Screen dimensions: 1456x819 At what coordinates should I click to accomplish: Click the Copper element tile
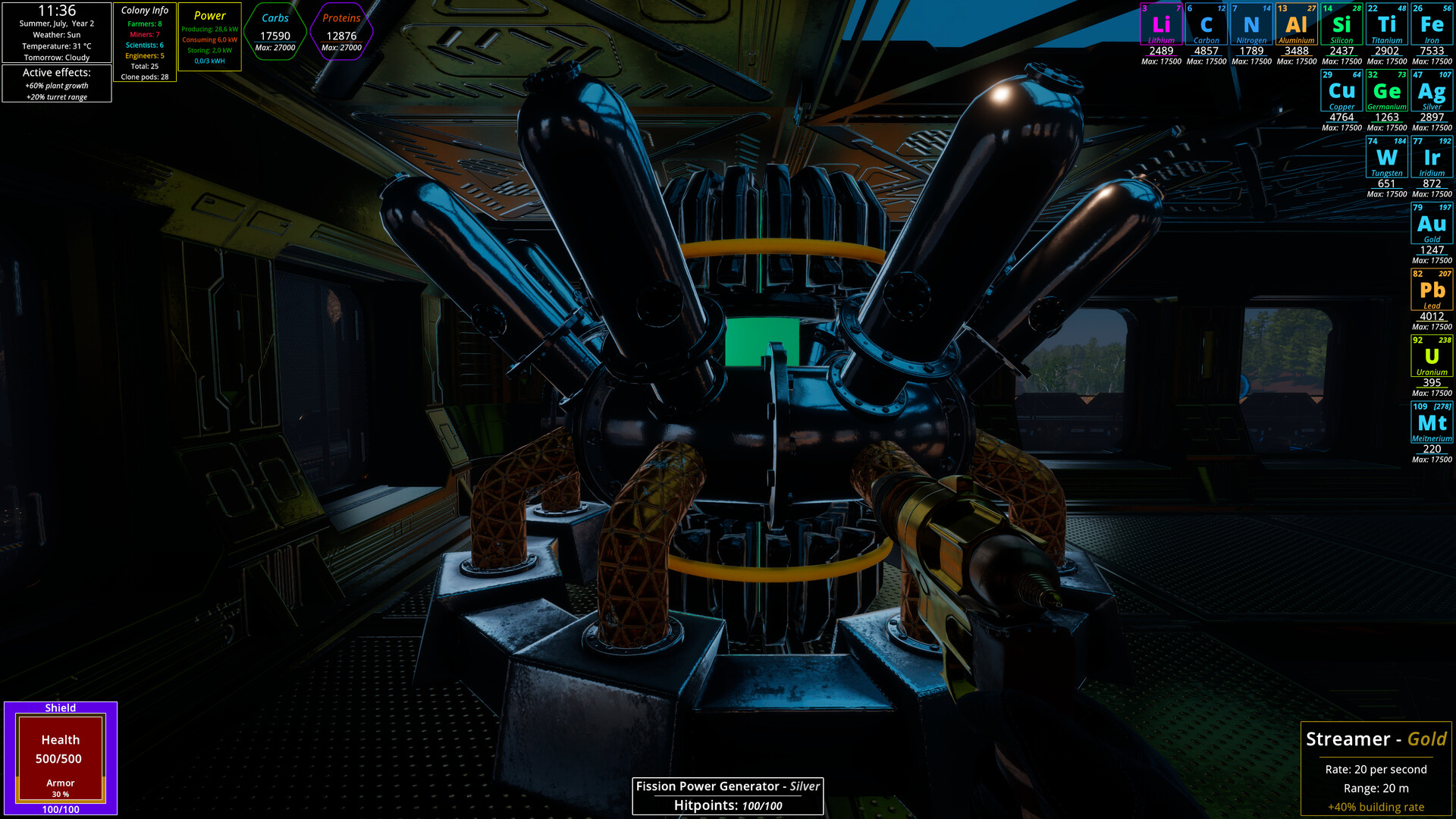[x=1341, y=90]
